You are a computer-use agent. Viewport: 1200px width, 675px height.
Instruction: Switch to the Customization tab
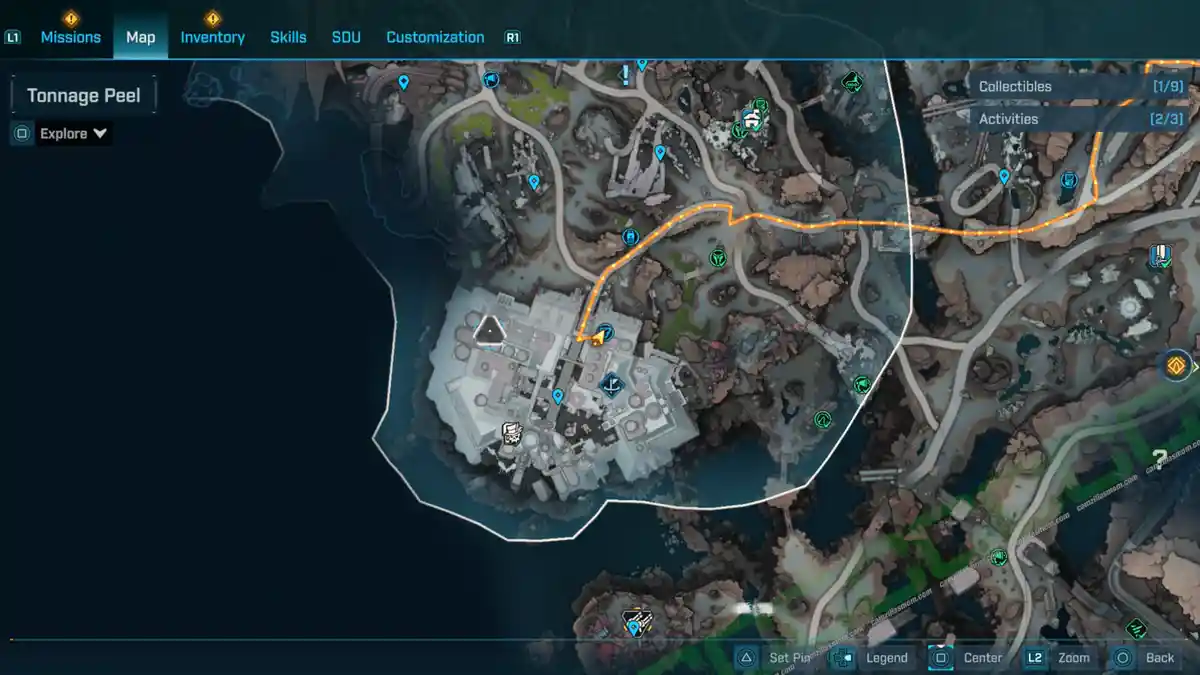point(435,37)
